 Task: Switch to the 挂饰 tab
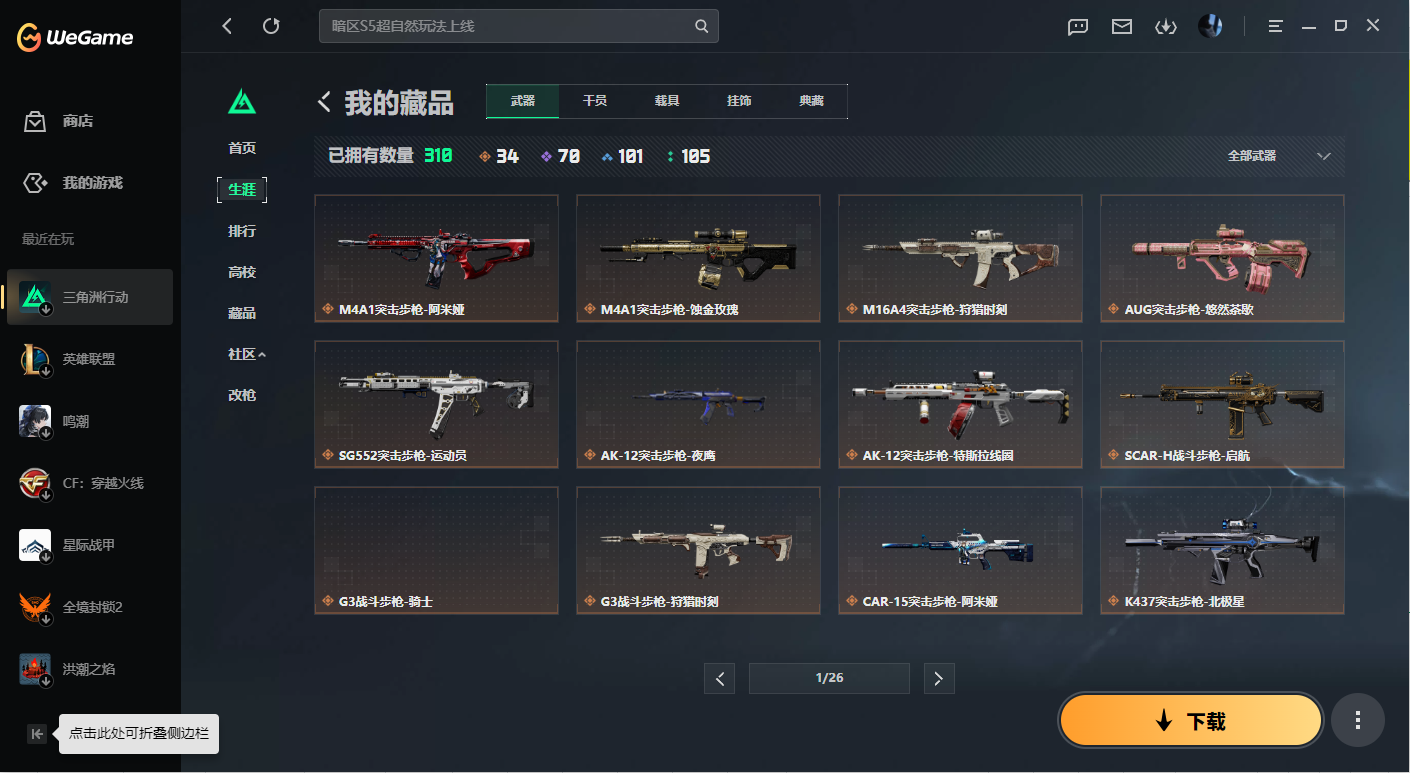click(739, 101)
